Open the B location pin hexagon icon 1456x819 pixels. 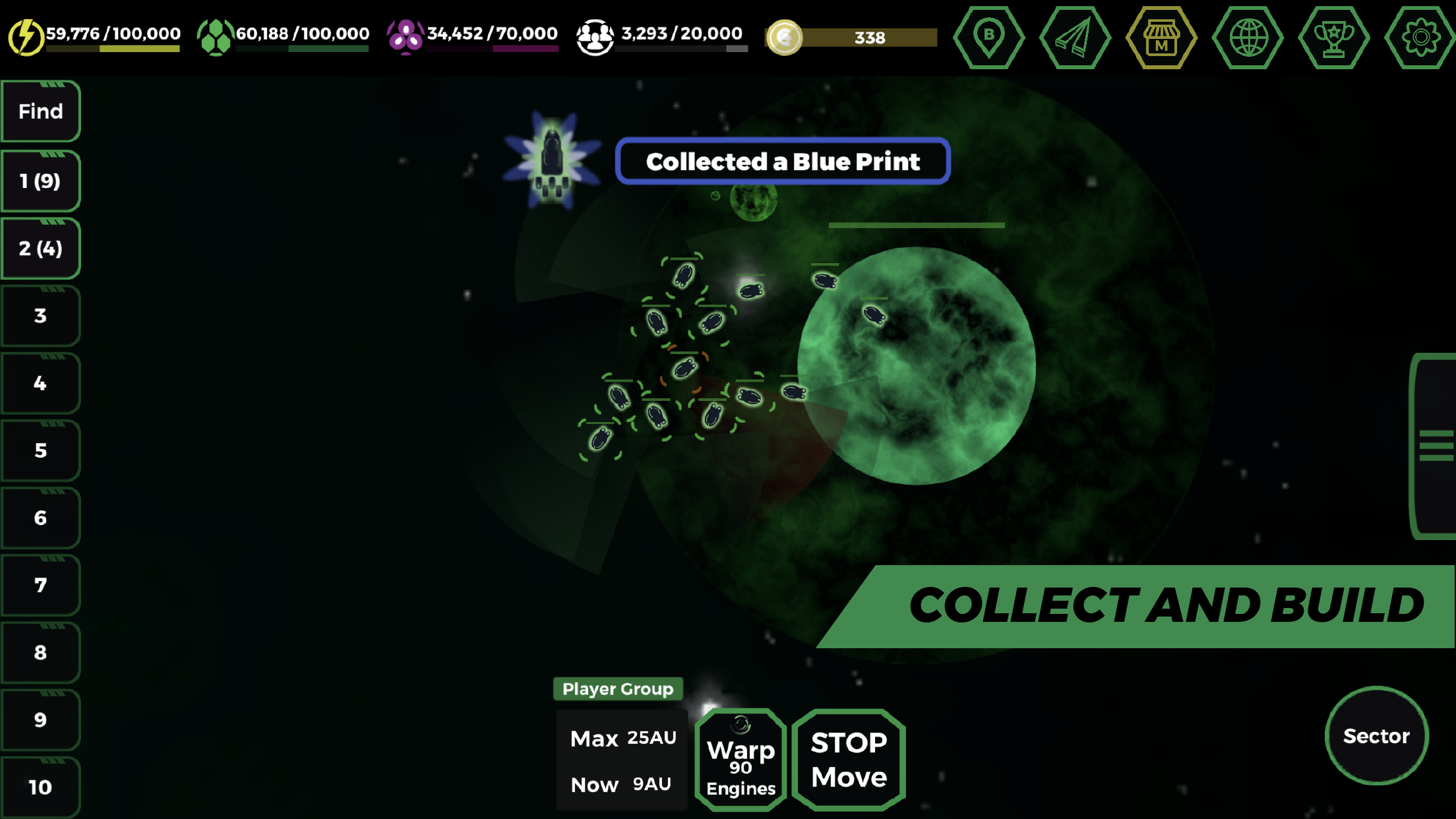[988, 38]
